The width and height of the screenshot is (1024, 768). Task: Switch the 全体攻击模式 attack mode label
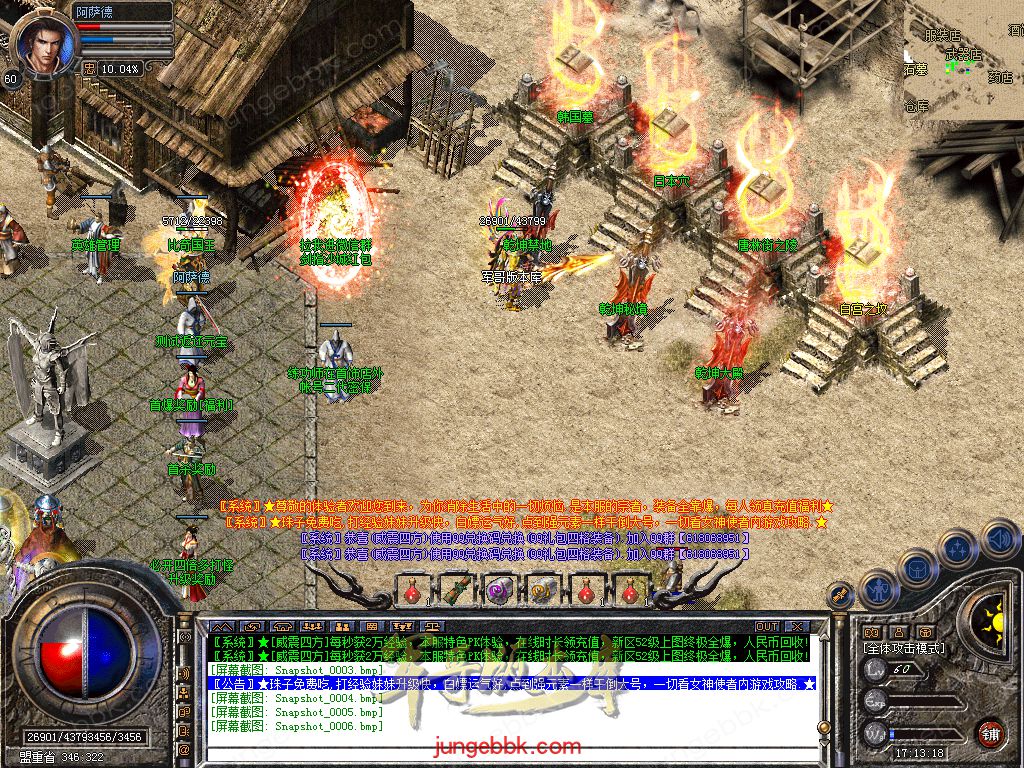(x=903, y=648)
